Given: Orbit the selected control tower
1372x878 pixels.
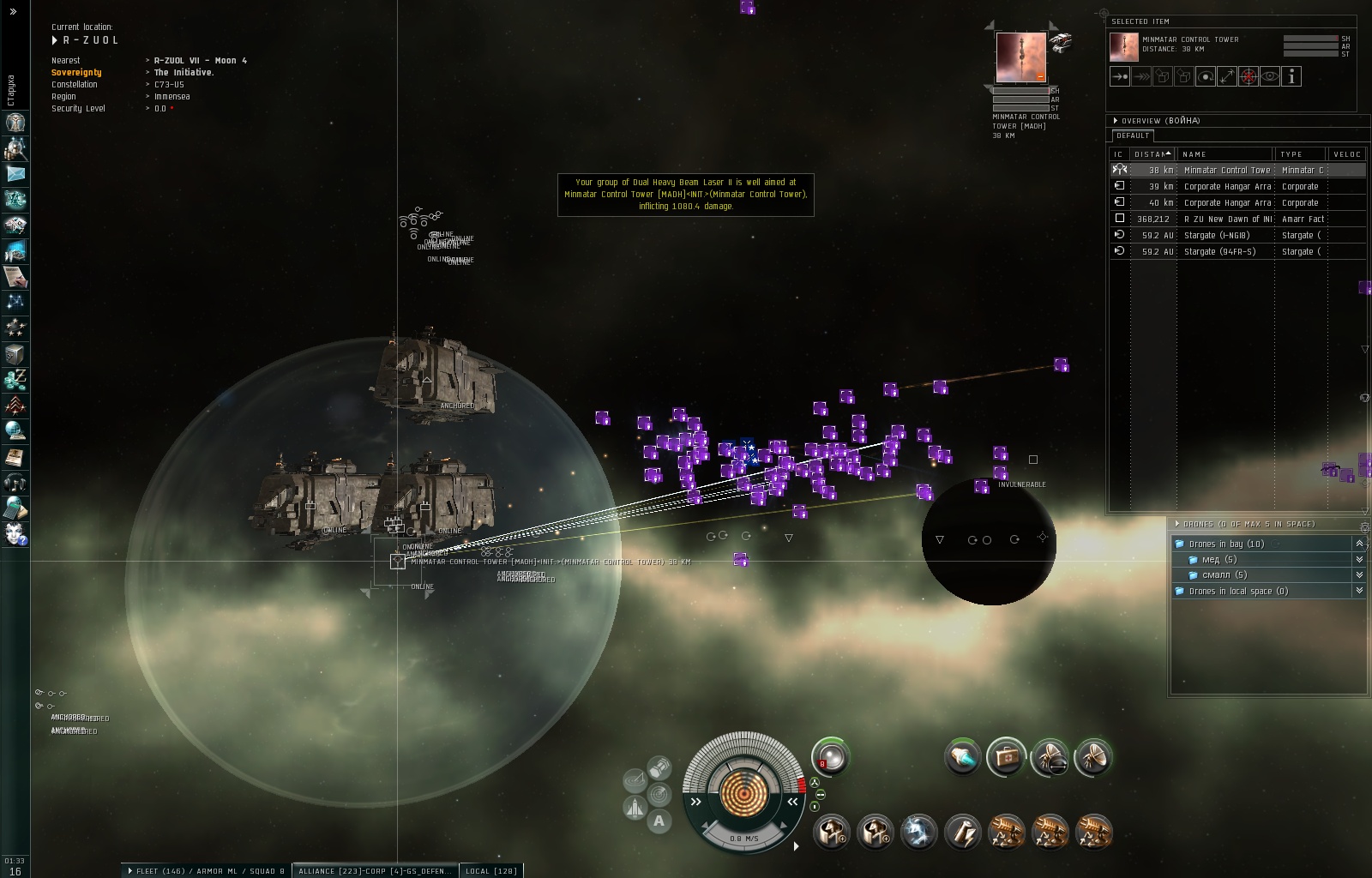Looking at the screenshot, I should coord(1206,76).
